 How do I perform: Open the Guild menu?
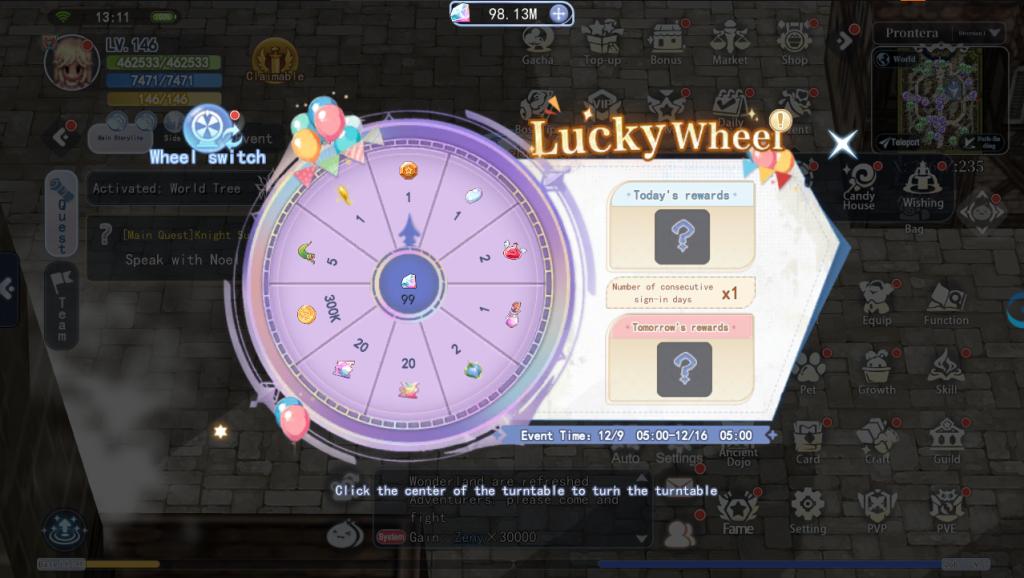pos(945,440)
